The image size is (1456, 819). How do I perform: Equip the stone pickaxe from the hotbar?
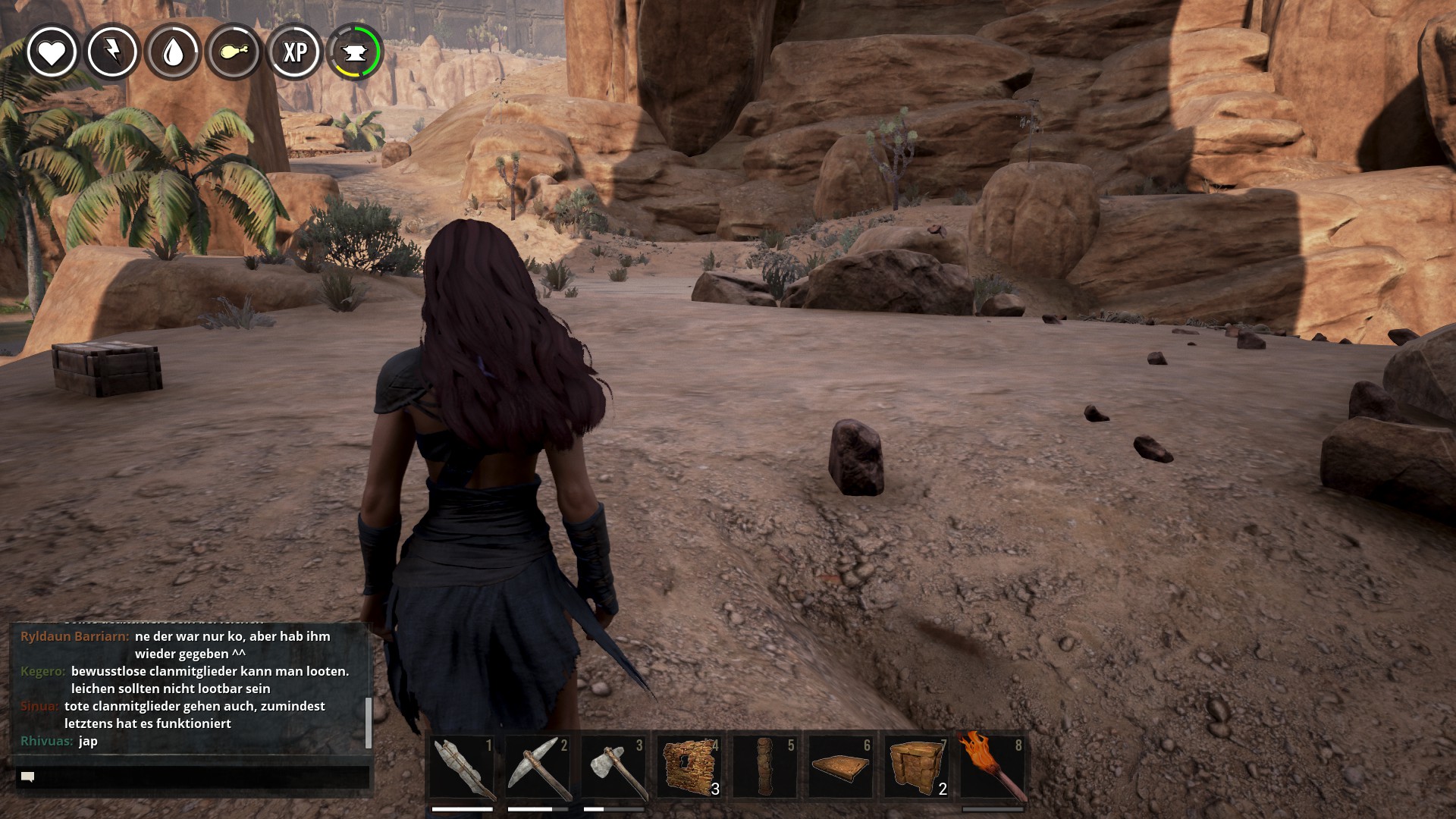pyautogui.click(x=538, y=767)
